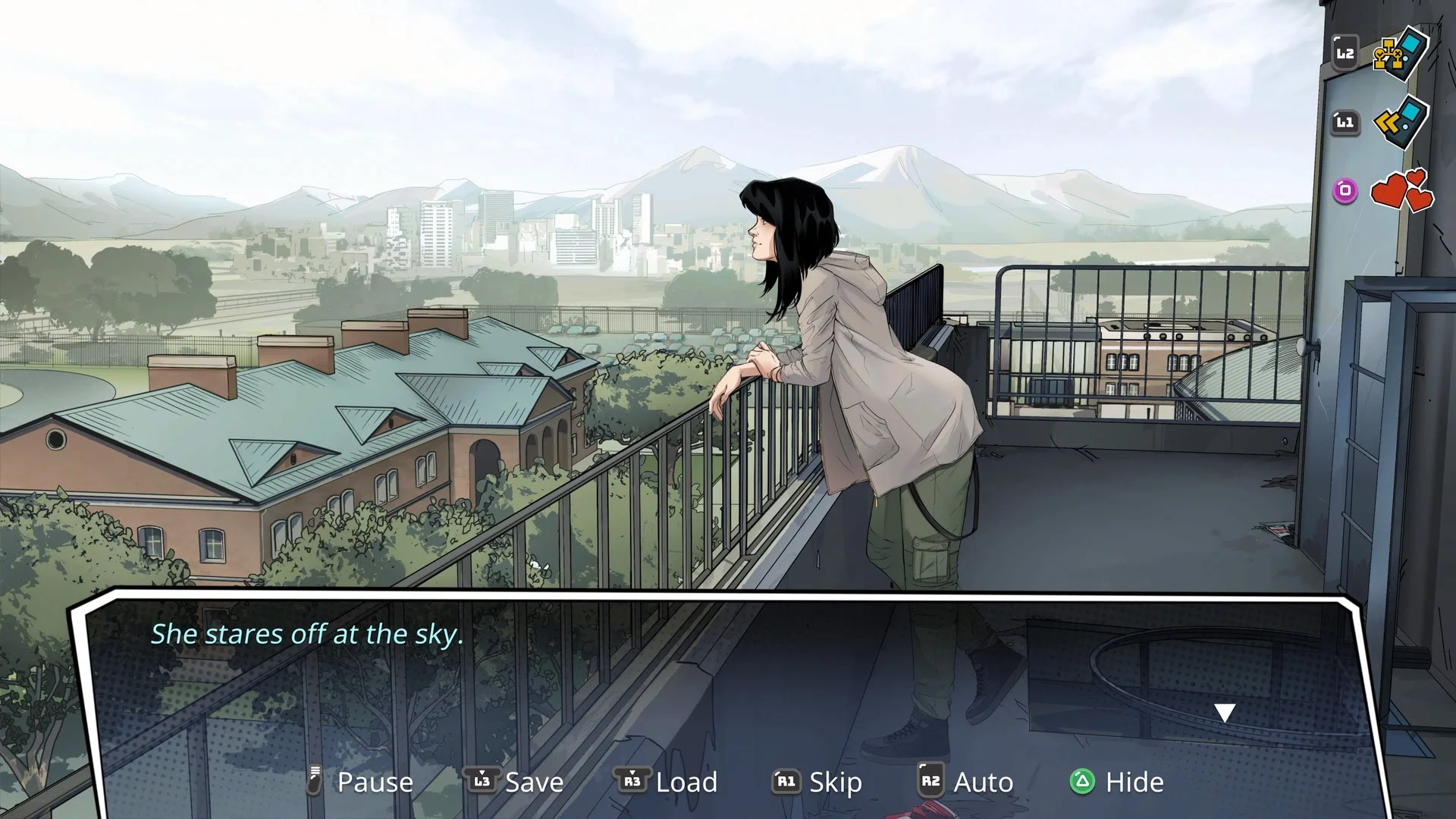This screenshot has width=1456, height=819.
Task: Click the handheld device with rewind arrows
Action: pyautogui.click(x=1401, y=123)
